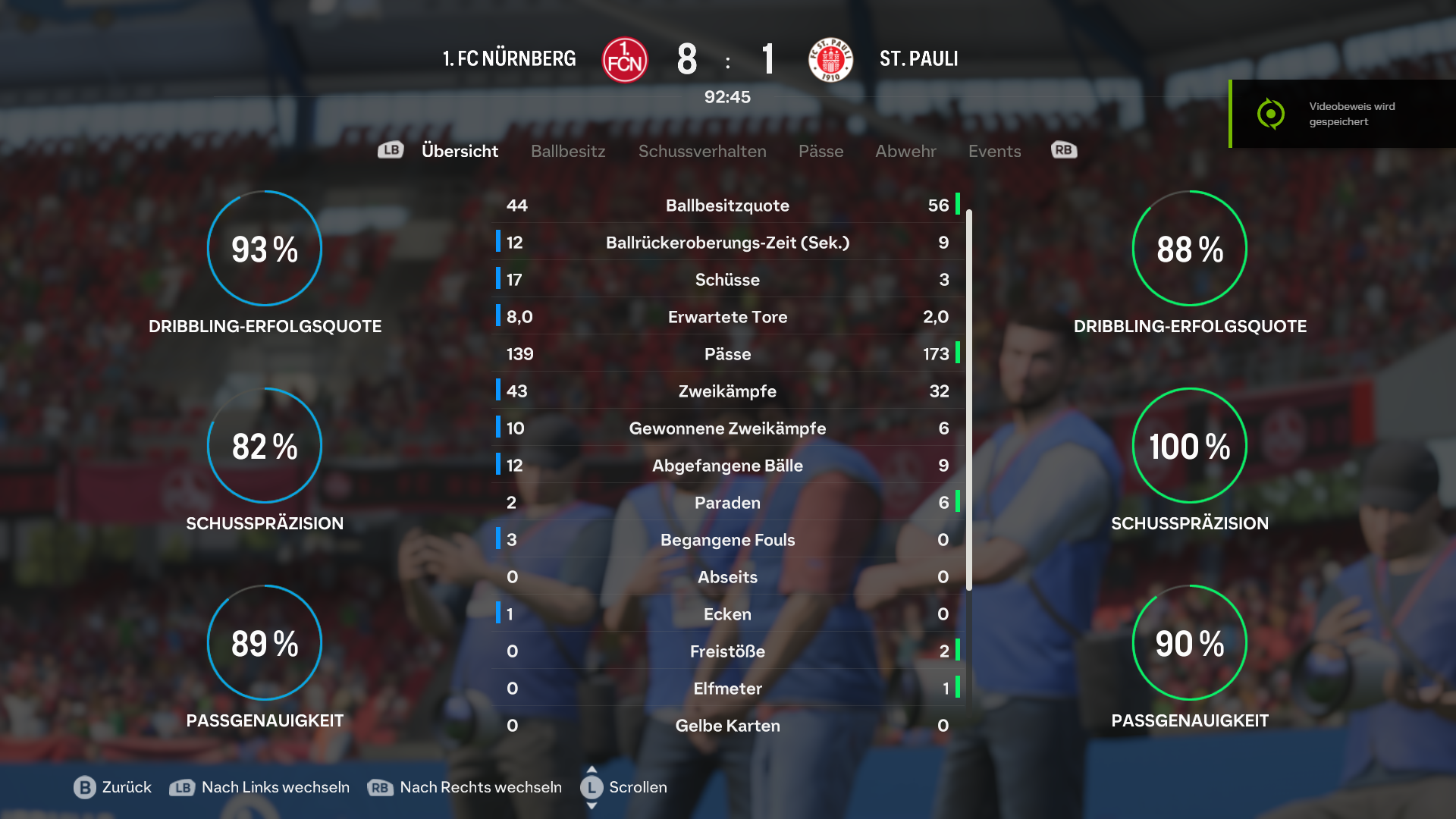Click the Übersicht tab
The width and height of the screenshot is (1456, 819).
coord(460,151)
